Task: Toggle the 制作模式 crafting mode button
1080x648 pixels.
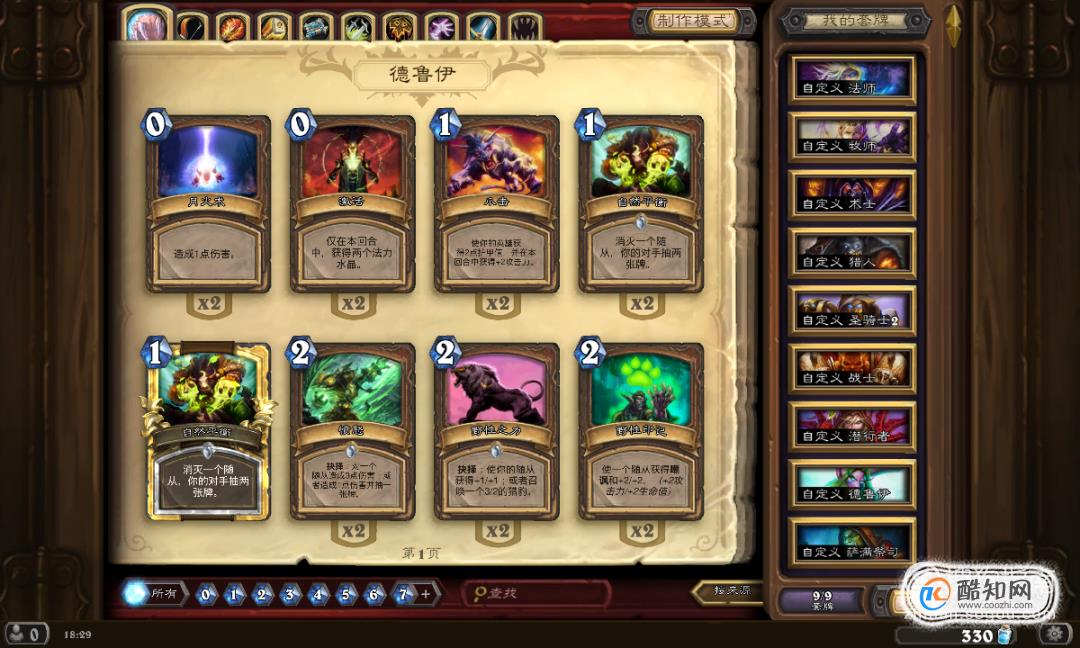Action: (x=692, y=21)
